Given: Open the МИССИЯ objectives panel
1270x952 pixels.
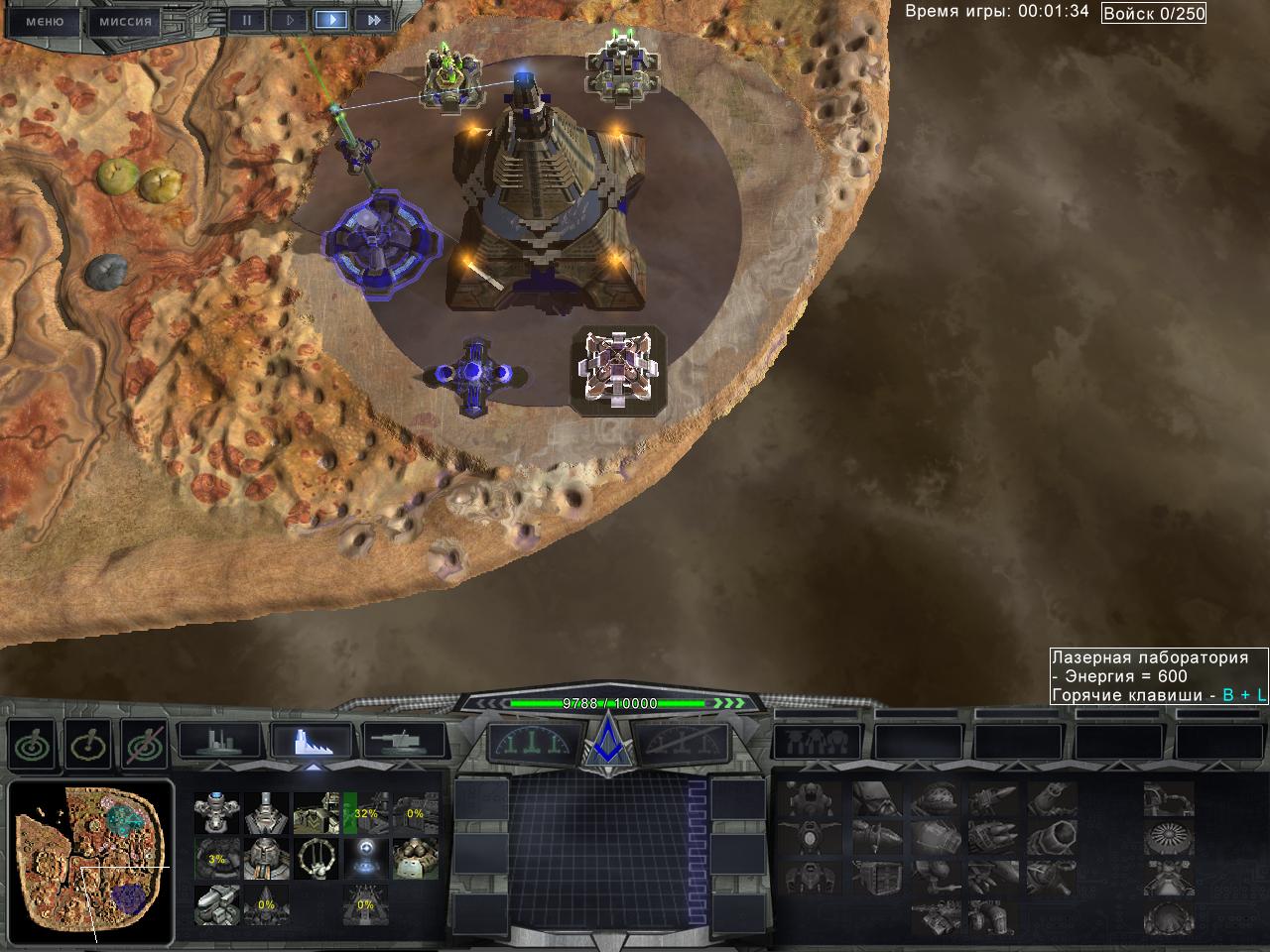Looking at the screenshot, I should (126, 21).
